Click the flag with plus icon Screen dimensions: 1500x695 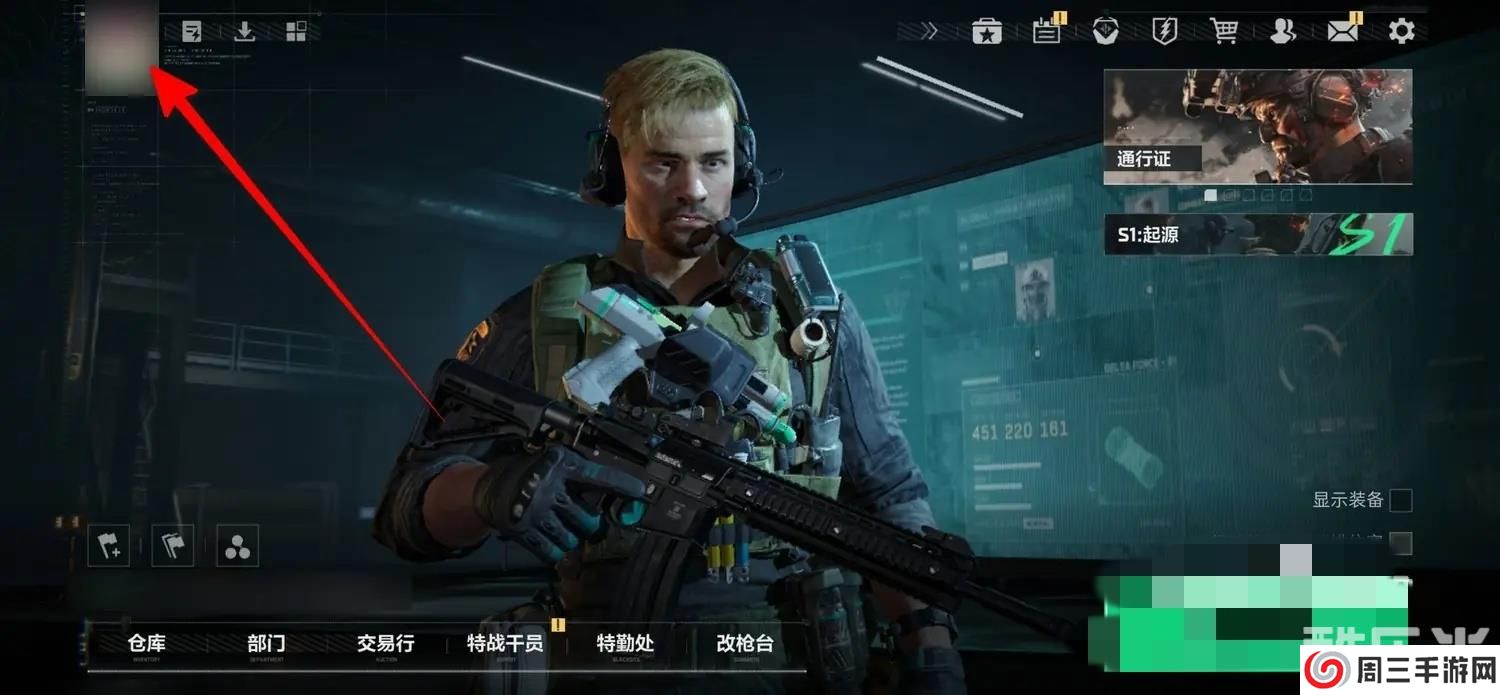(108, 546)
